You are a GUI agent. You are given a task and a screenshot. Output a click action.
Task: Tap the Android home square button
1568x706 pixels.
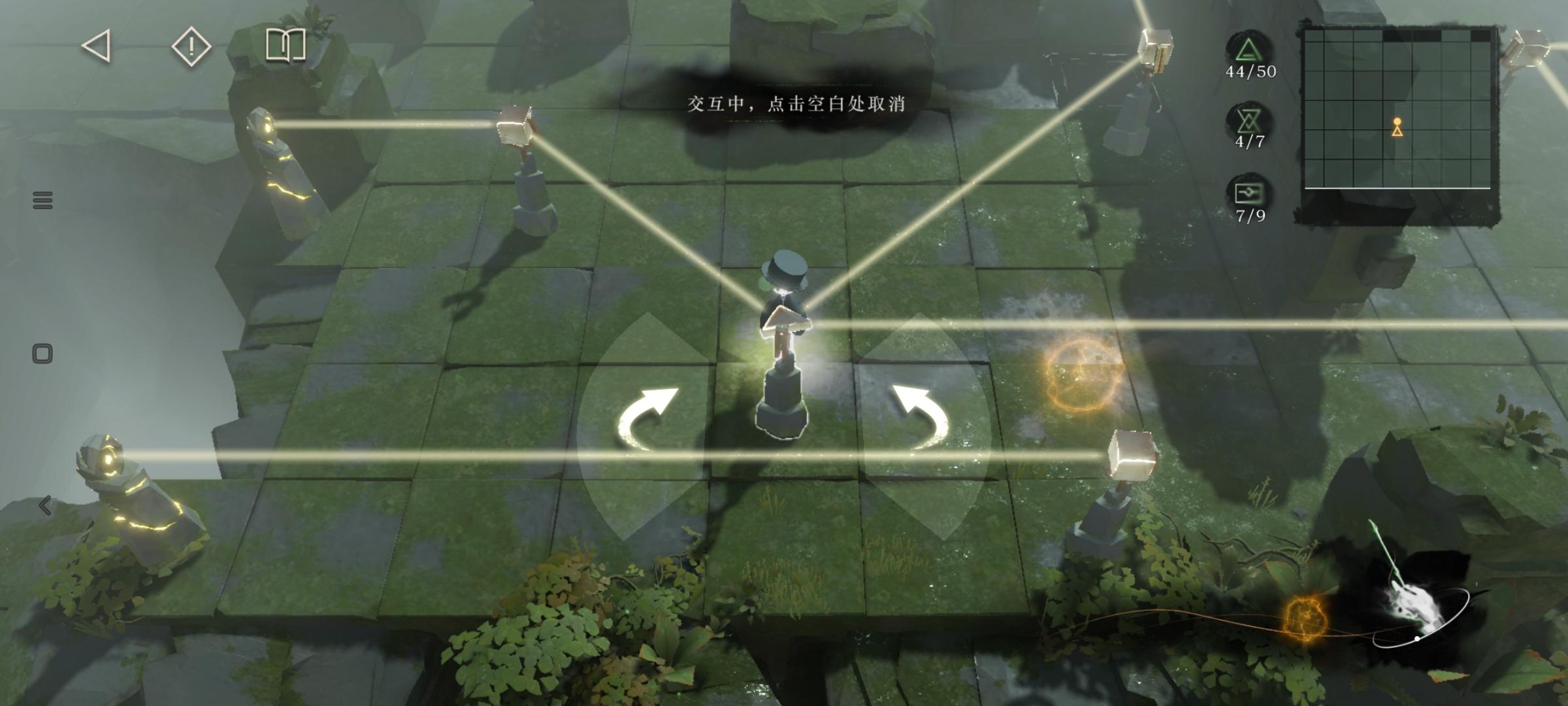[x=42, y=354]
